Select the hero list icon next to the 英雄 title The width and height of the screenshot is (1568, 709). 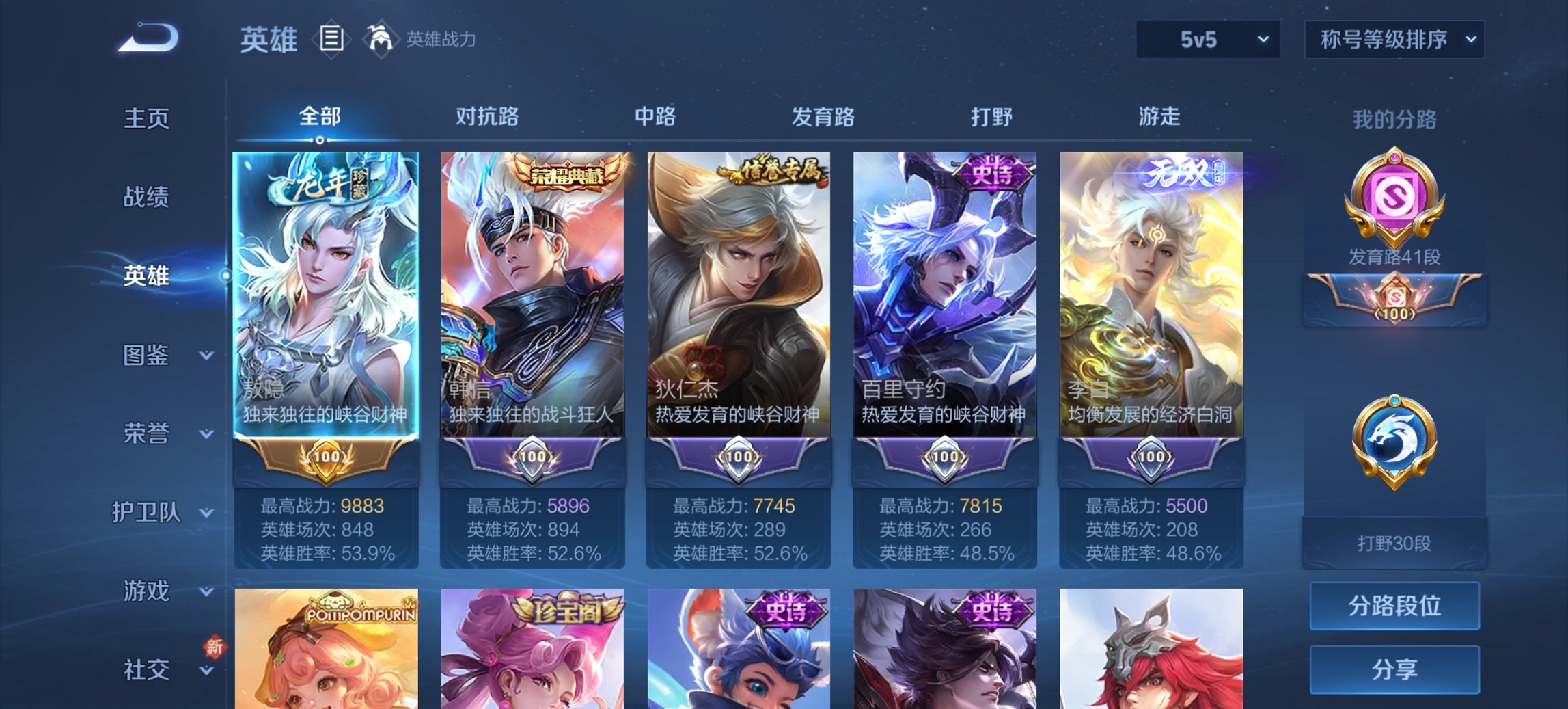coord(331,39)
